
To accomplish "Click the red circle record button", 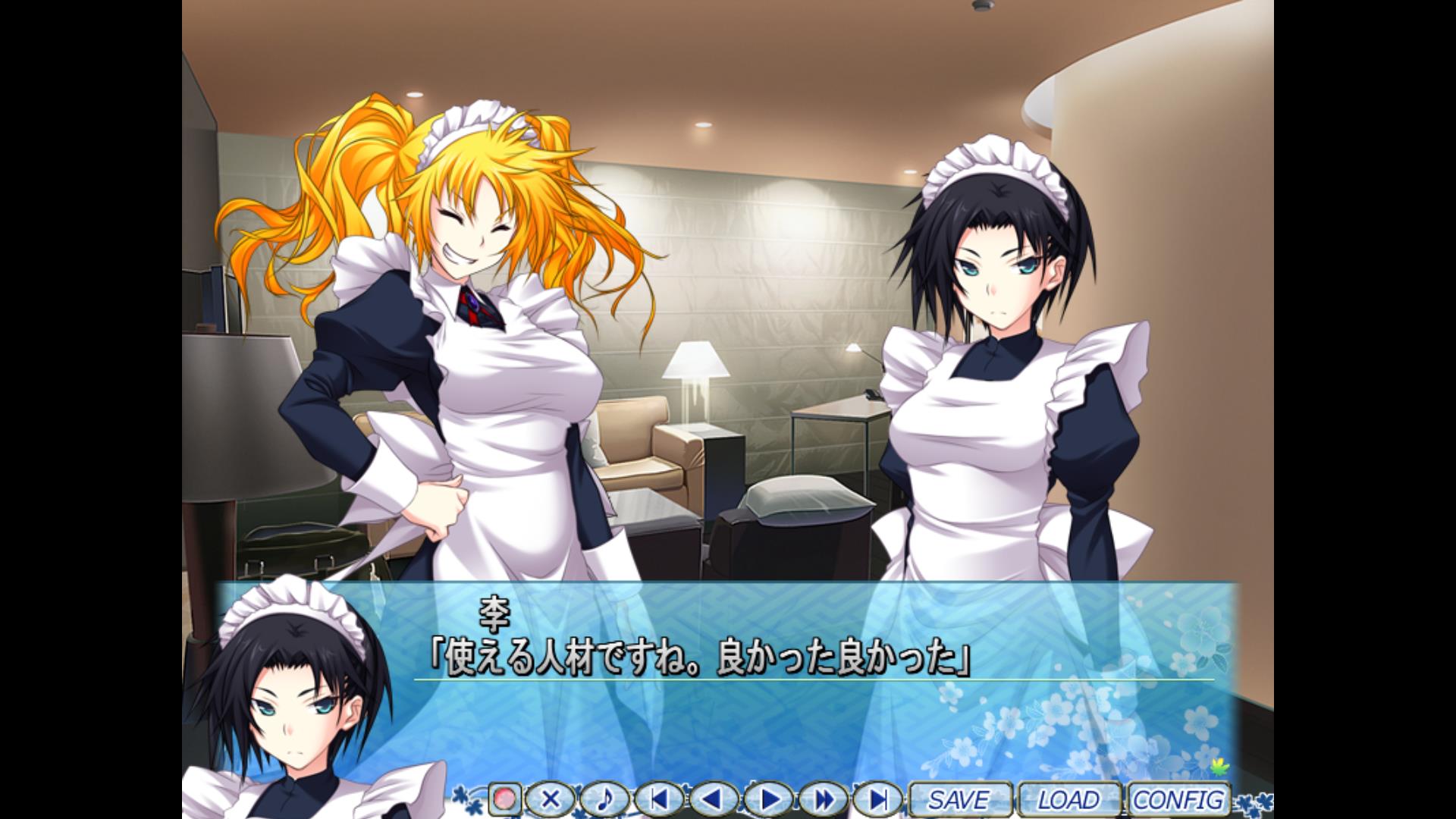I will pyautogui.click(x=504, y=799).
